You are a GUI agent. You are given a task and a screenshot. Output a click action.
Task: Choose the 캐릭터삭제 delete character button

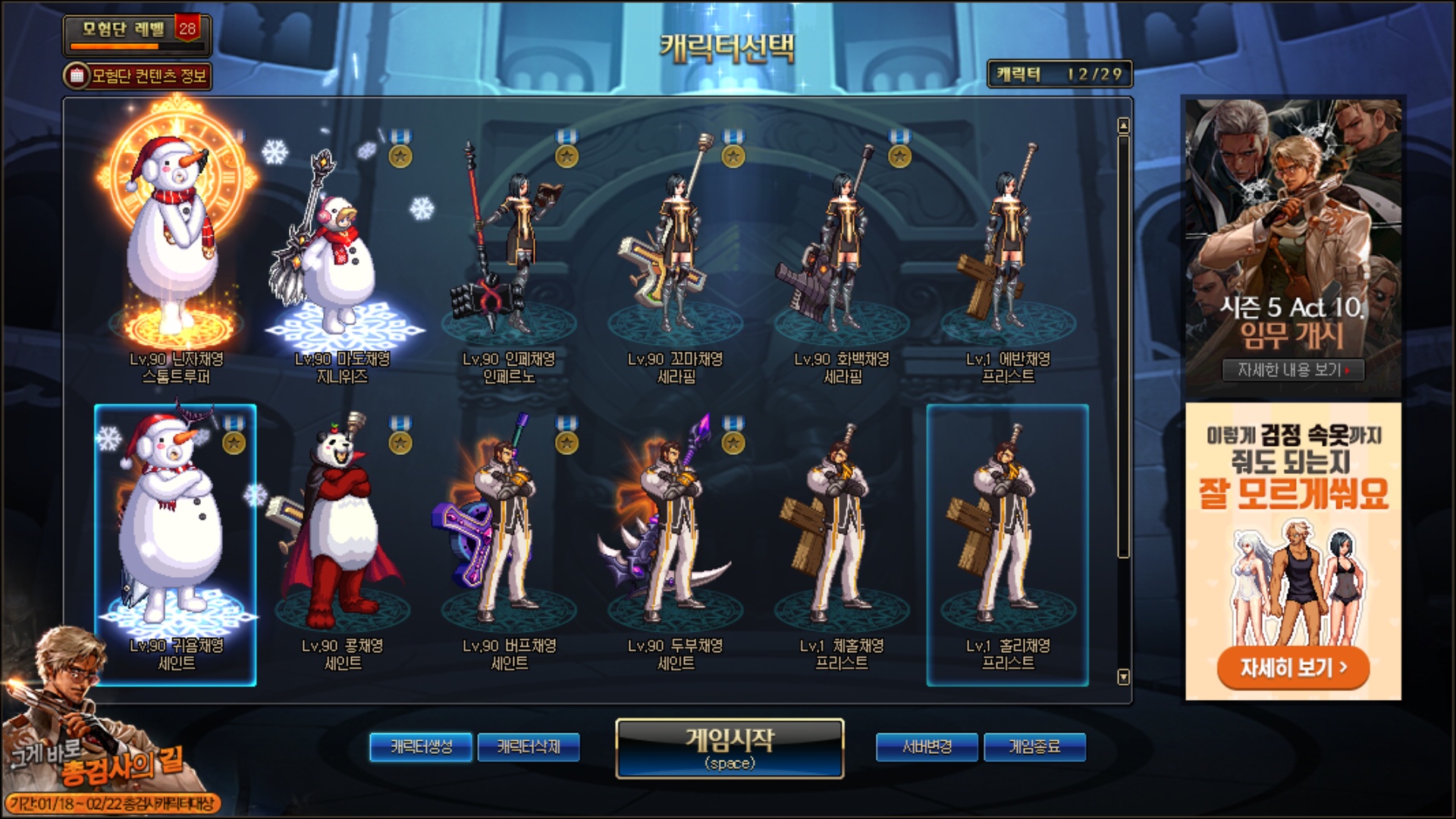pos(529,747)
